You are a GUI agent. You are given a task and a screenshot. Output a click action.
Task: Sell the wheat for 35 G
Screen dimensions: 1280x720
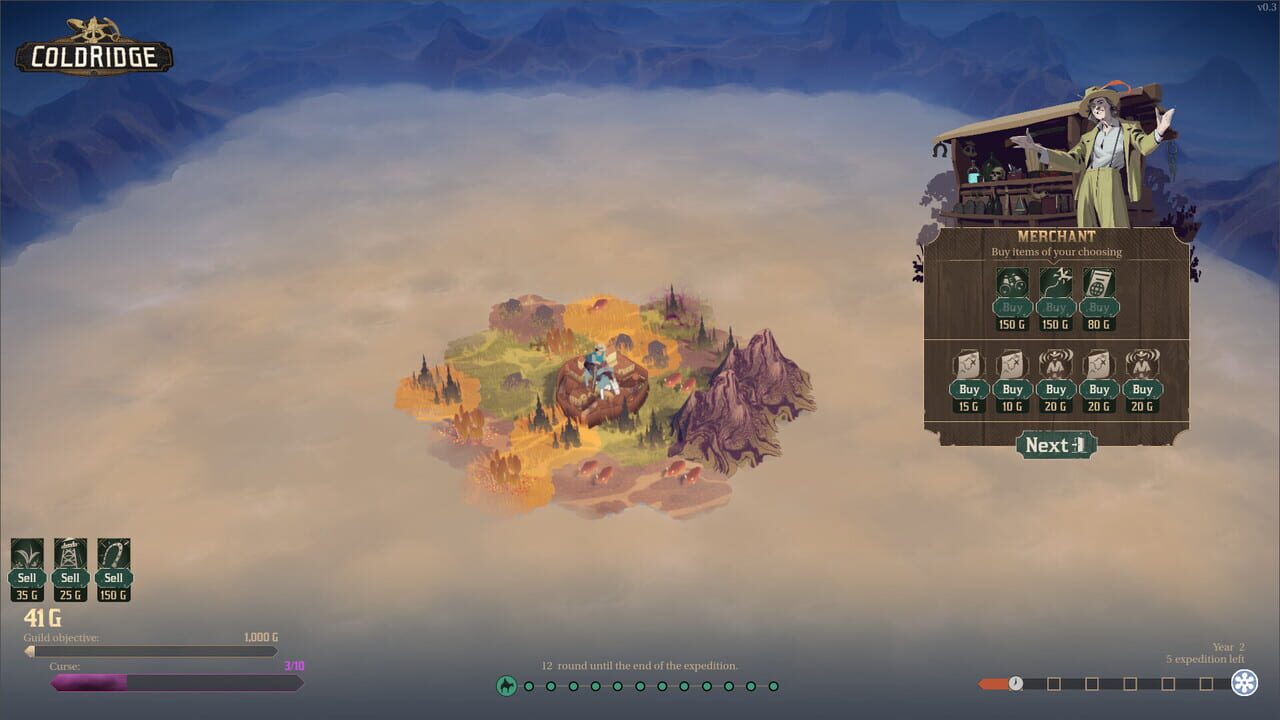[26, 577]
